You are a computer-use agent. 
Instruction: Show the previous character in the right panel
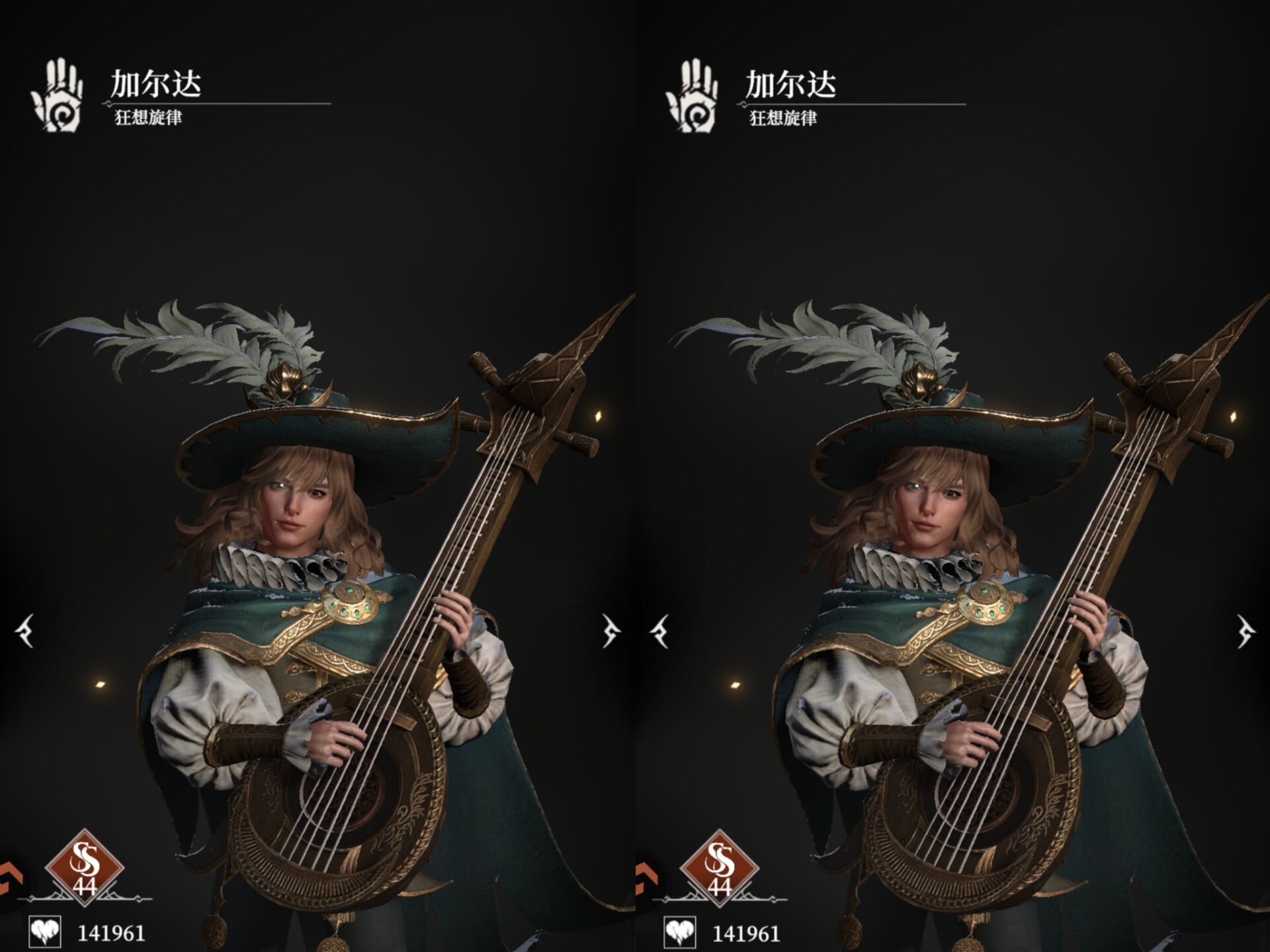pos(660,631)
